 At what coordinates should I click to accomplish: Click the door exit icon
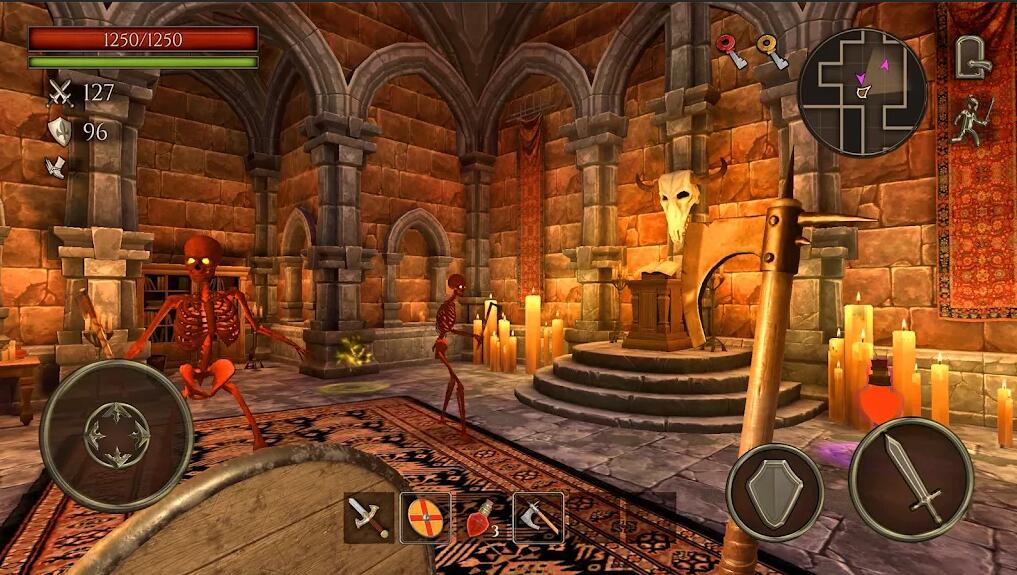coord(970,56)
